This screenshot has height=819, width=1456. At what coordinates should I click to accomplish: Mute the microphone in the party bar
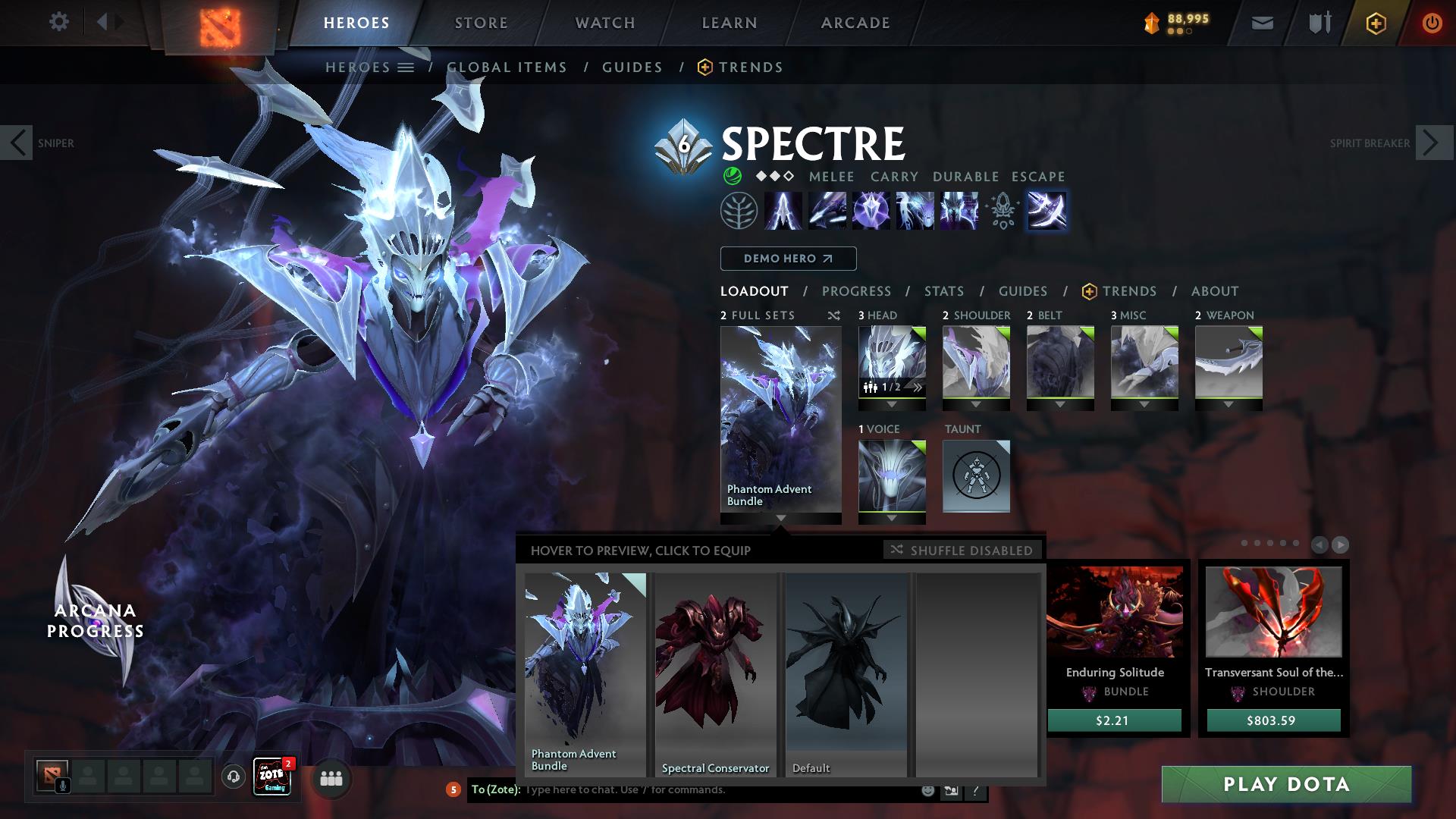[x=62, y=784]
